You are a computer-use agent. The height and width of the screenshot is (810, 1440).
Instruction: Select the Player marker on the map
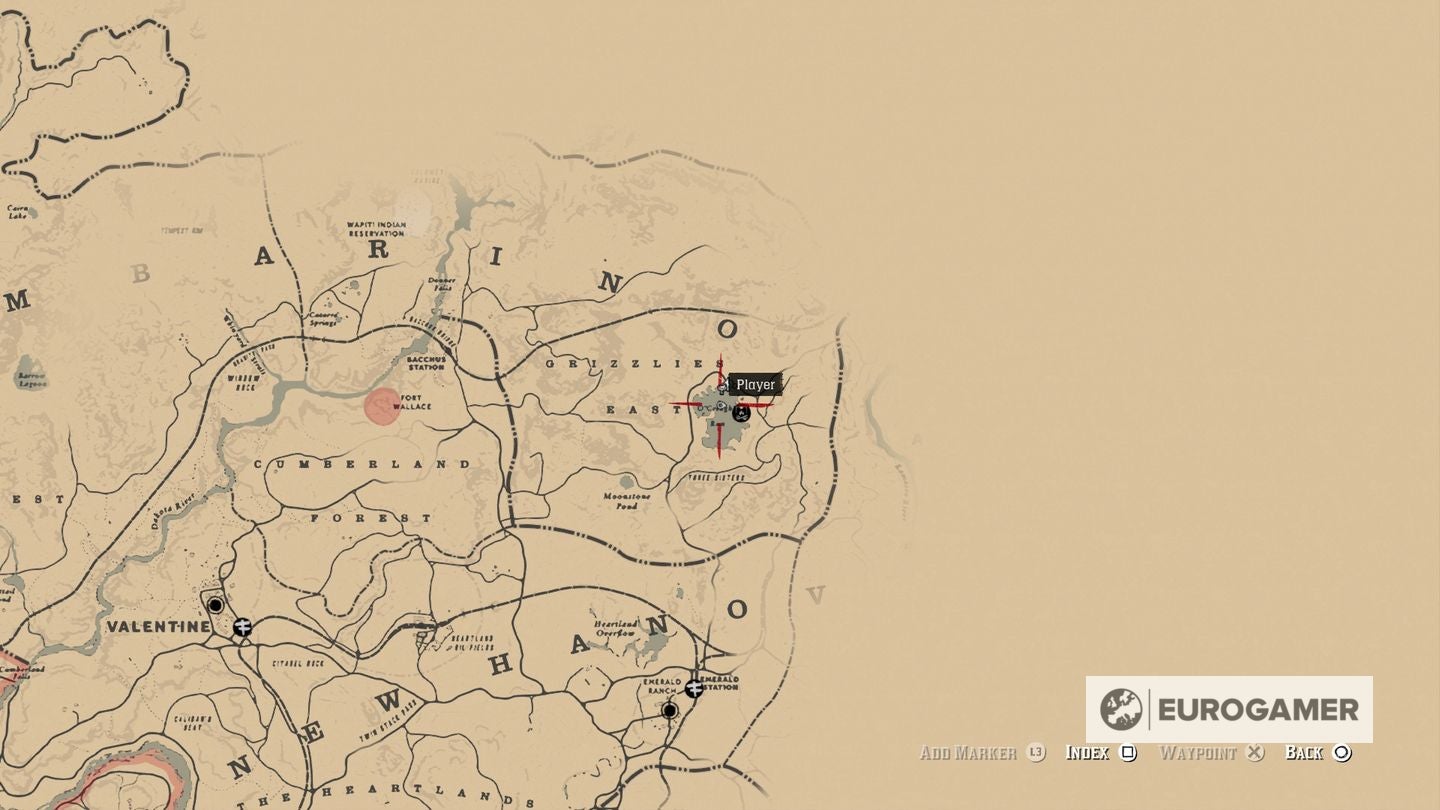722,388
